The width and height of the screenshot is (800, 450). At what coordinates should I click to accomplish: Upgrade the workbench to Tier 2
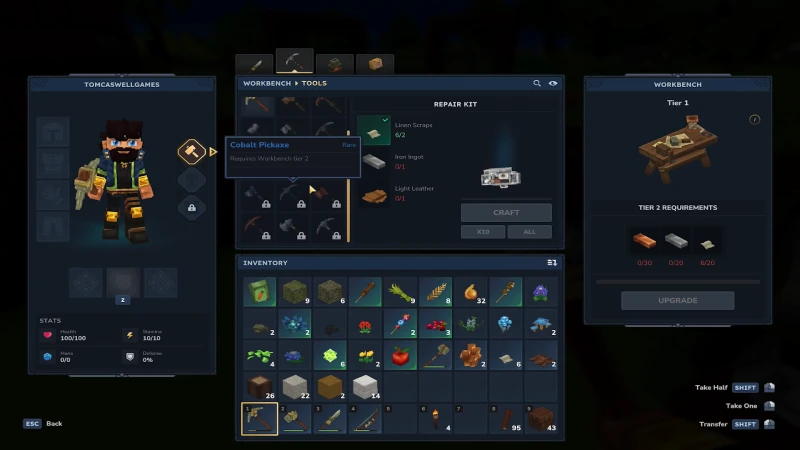pyautogui.click(x=677, y=300)
